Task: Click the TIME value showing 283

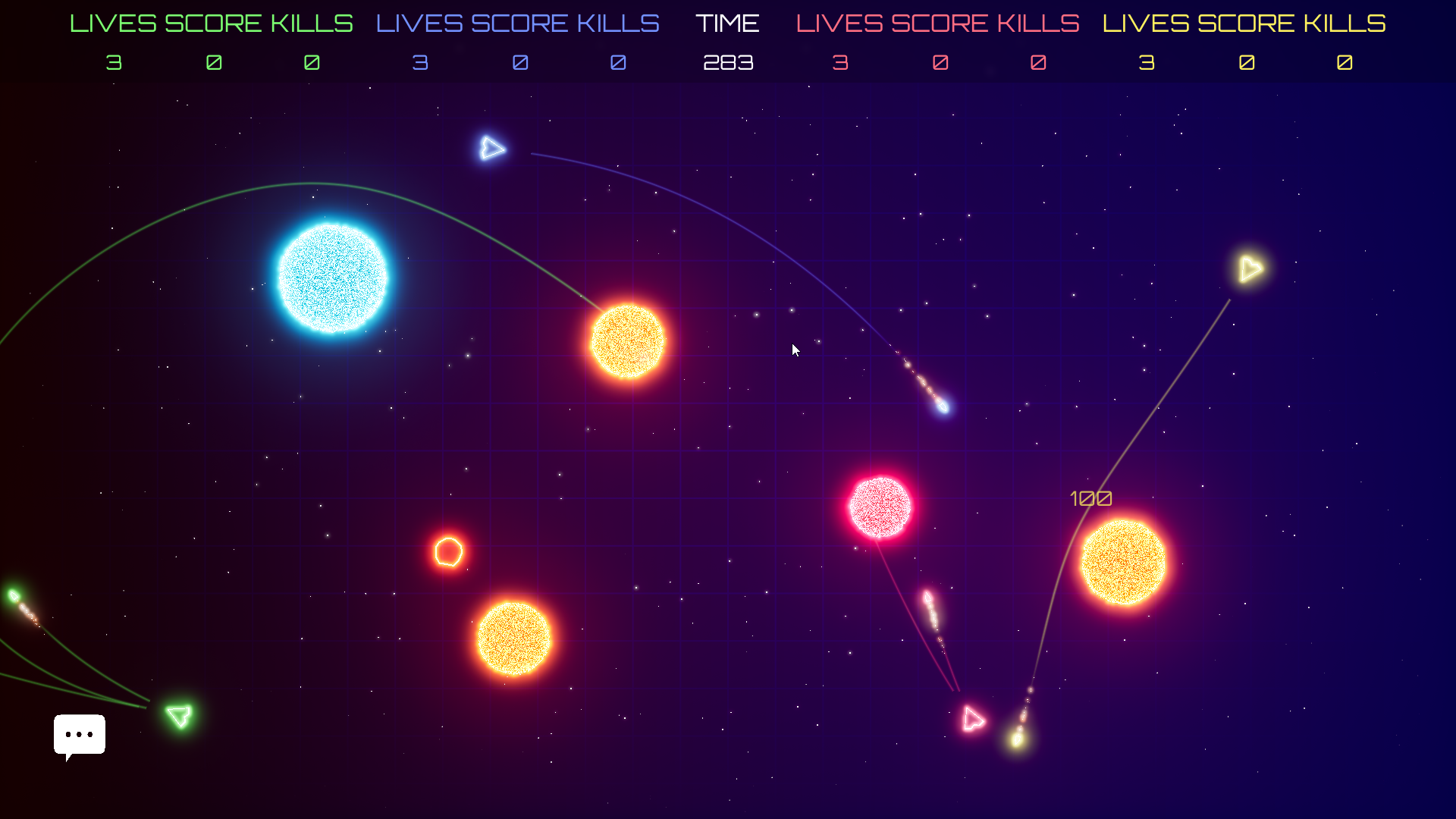Action: click(727, 63)
